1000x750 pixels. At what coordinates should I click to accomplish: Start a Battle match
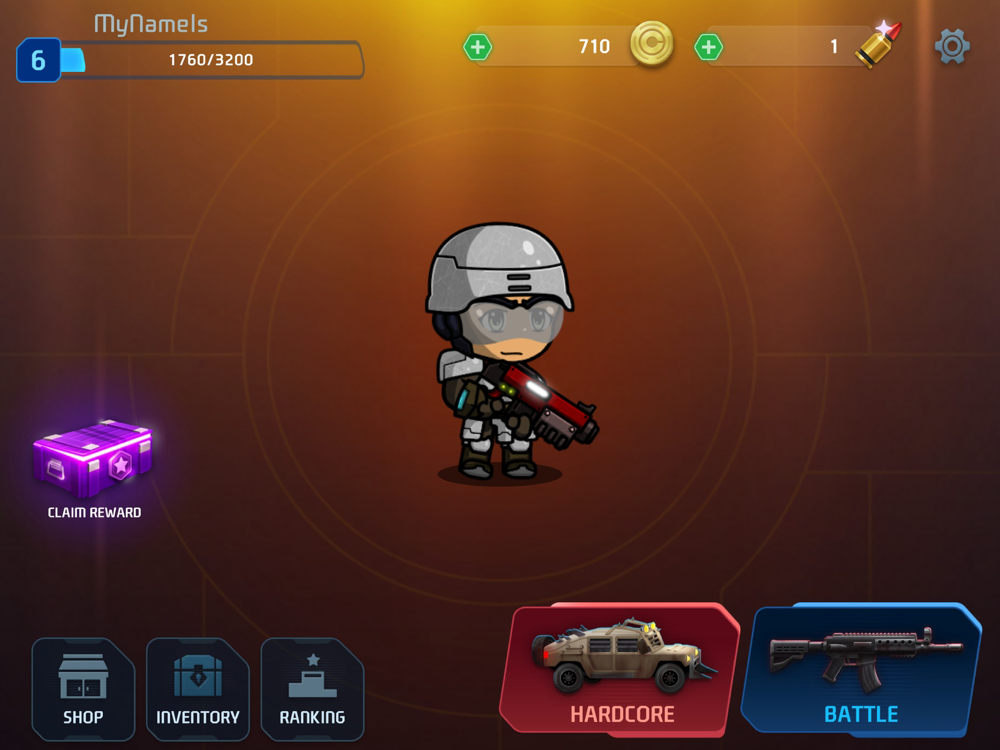(861, 669)
